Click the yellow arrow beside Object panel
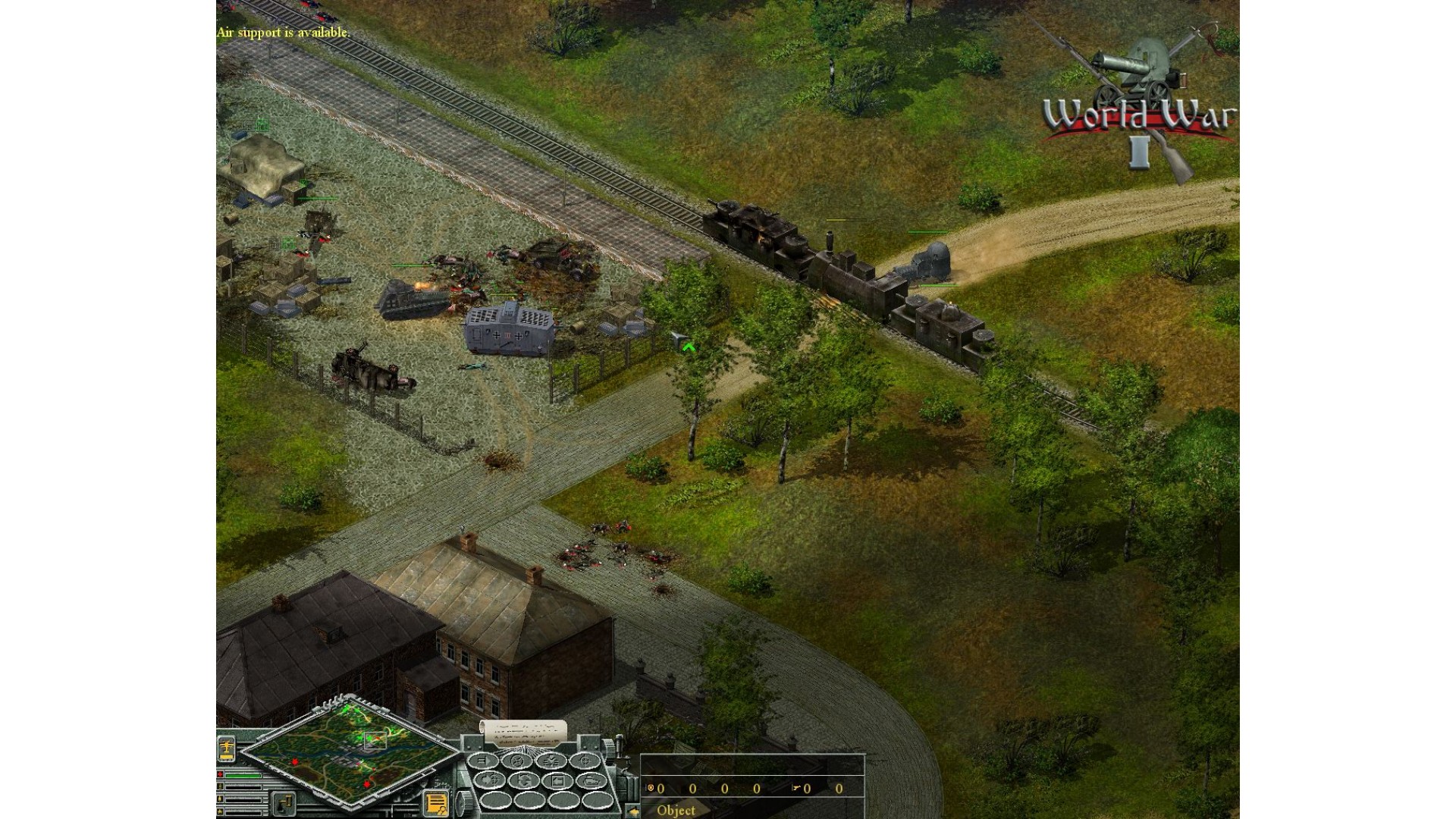The image size is (1456, 819). coord(633,811)
